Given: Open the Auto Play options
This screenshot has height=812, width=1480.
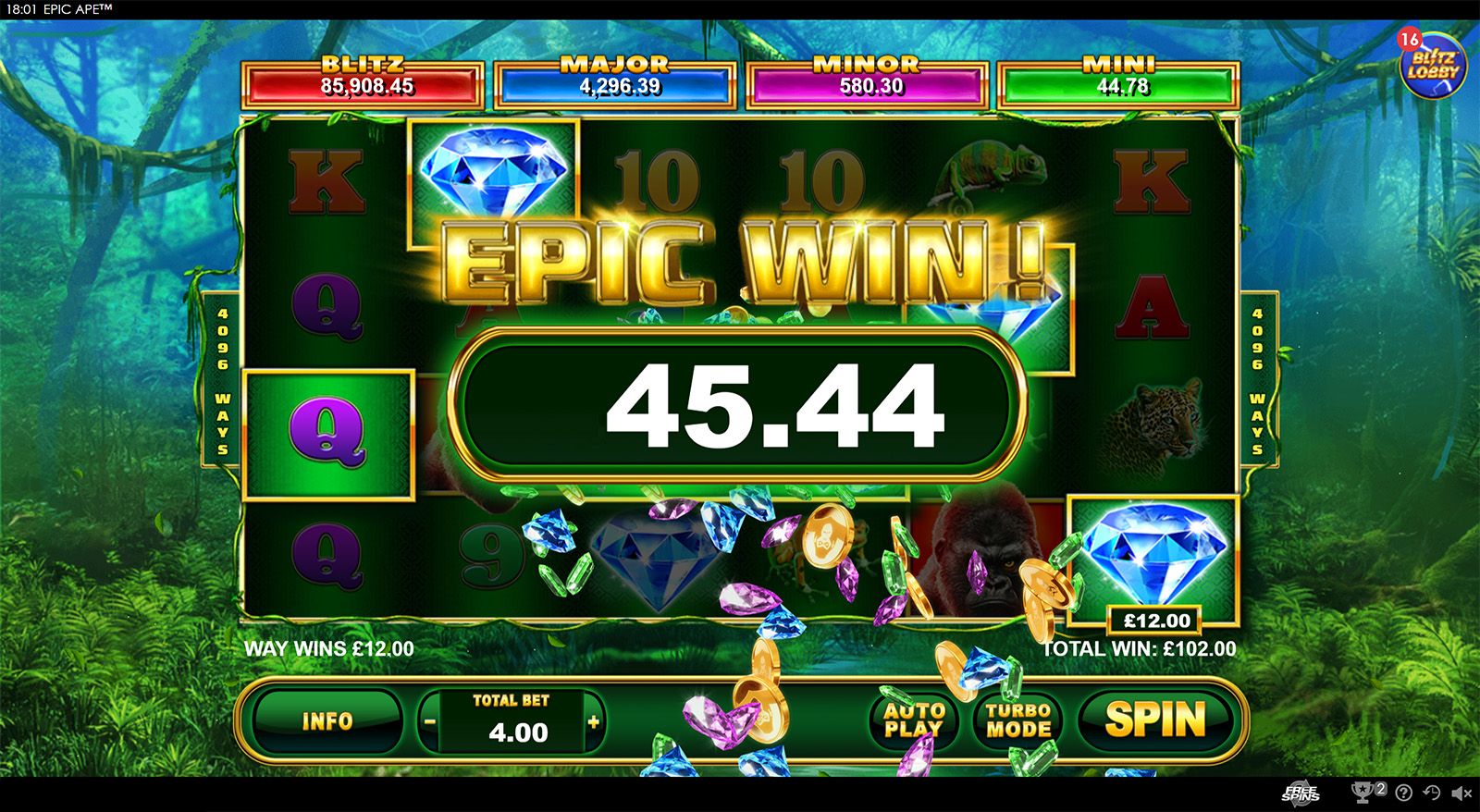Looking at the screenshot, I should [914, 720].
